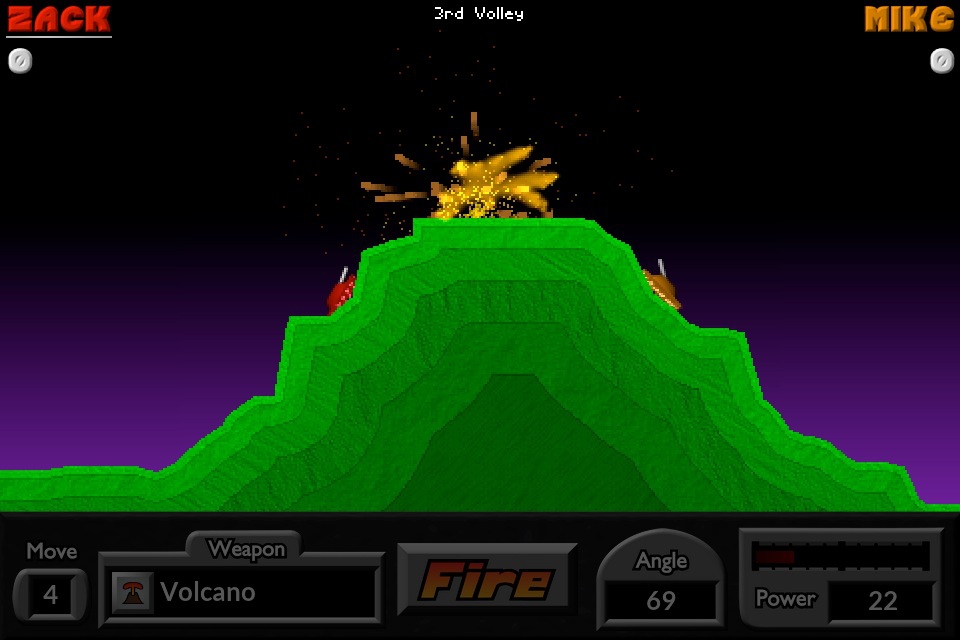Open the Volcano weapon selector
Viewport: 960px width, 640px height.
240,592
